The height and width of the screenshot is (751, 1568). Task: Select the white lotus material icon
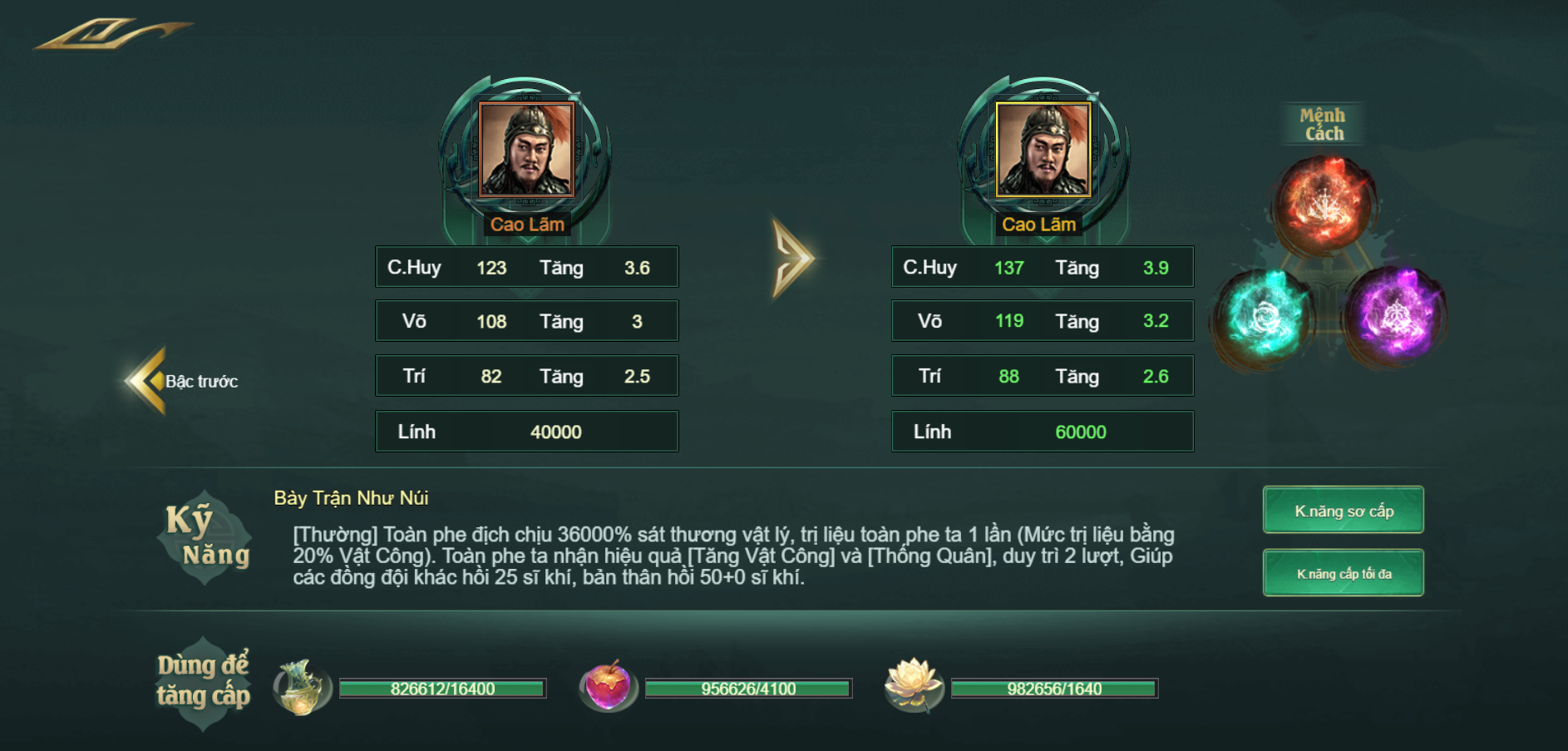[913, 684]
